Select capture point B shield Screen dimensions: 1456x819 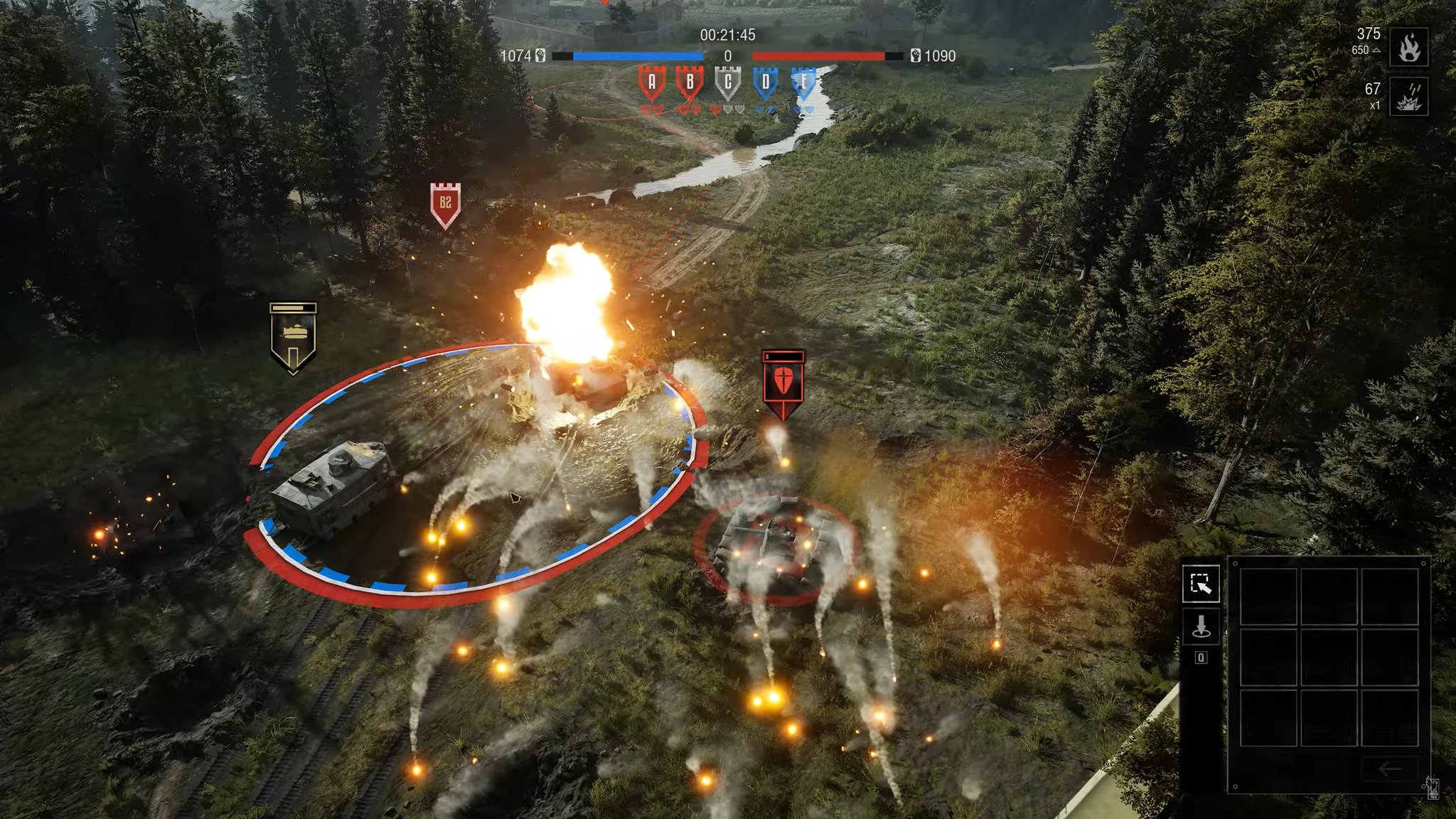(x=689, y=83)
